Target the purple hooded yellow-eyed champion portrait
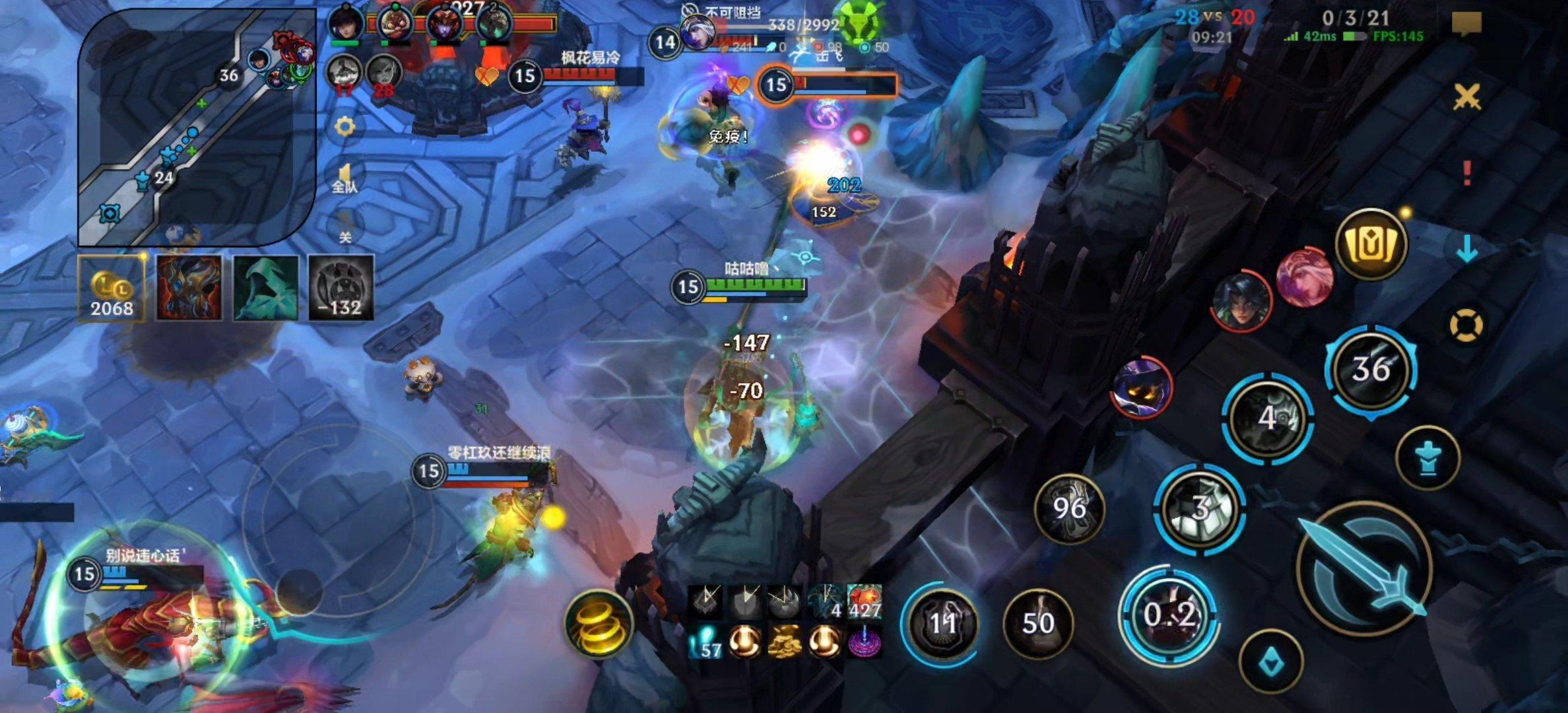 coord(1142,387)
